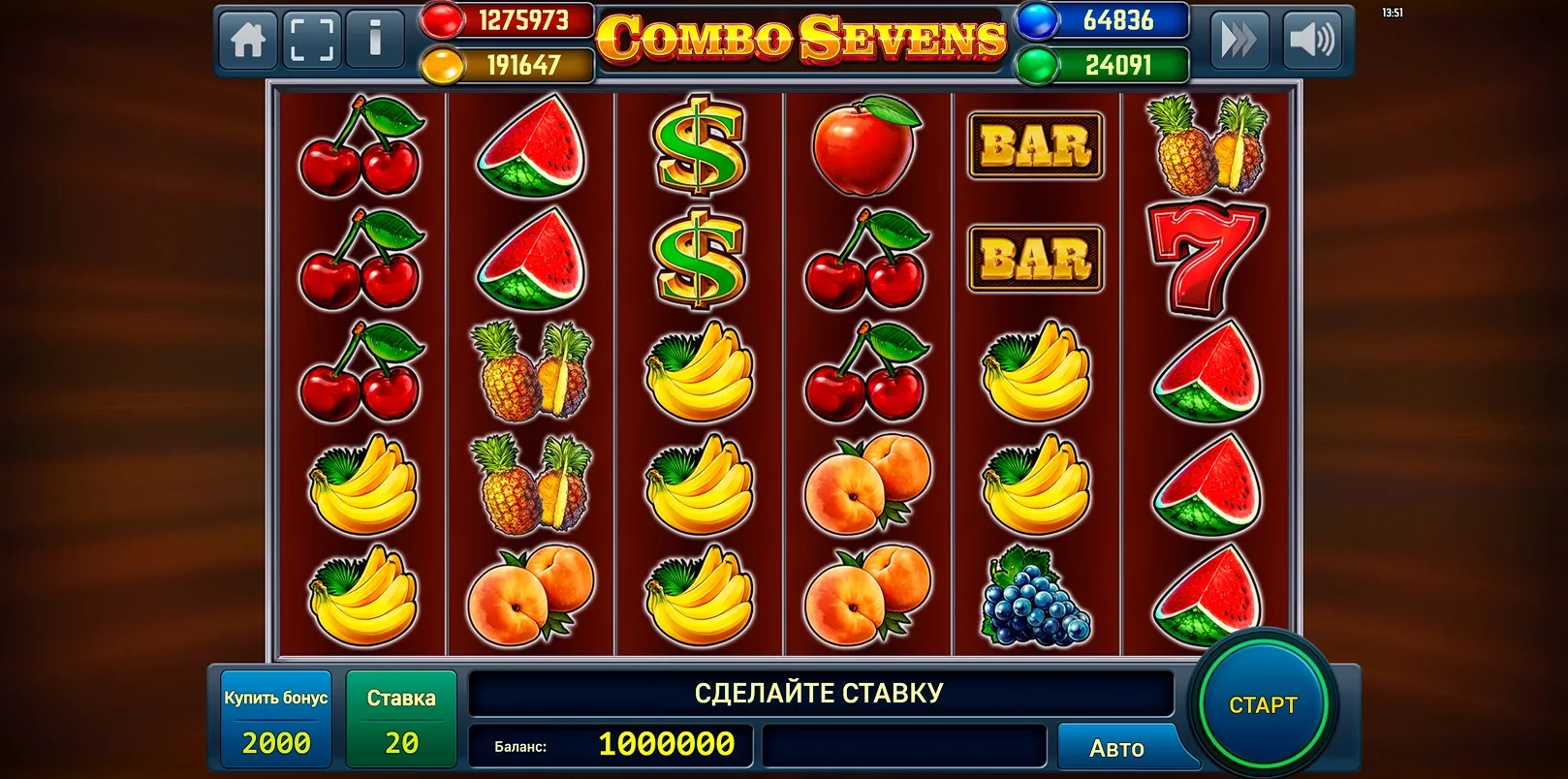Image resolution: width=1568 pixels, height=779 pixels.
Task: Enable autoplay with the Авто button
Action: click(1119, 746)
